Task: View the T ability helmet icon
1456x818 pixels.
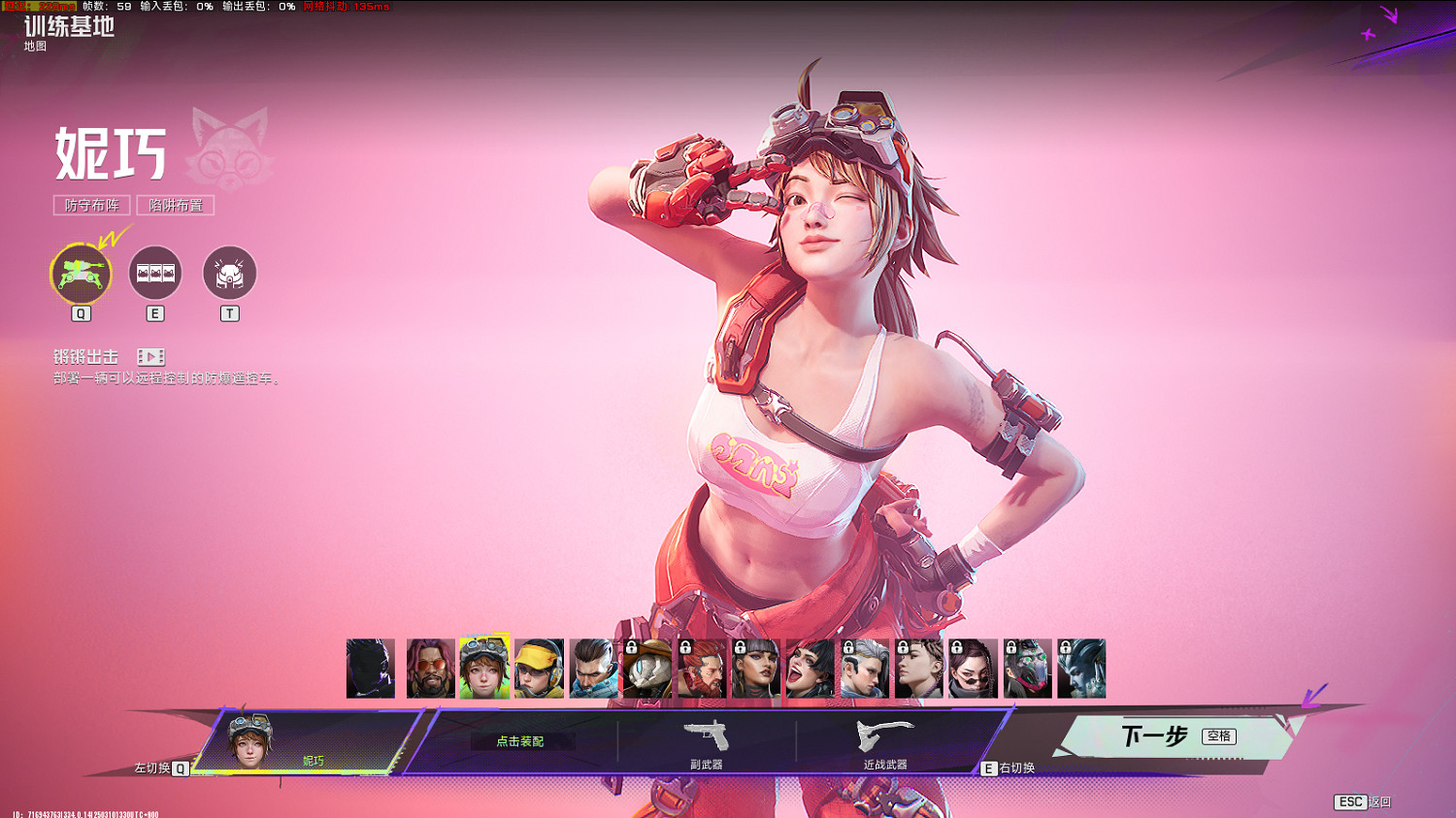Action: [229, 274]
